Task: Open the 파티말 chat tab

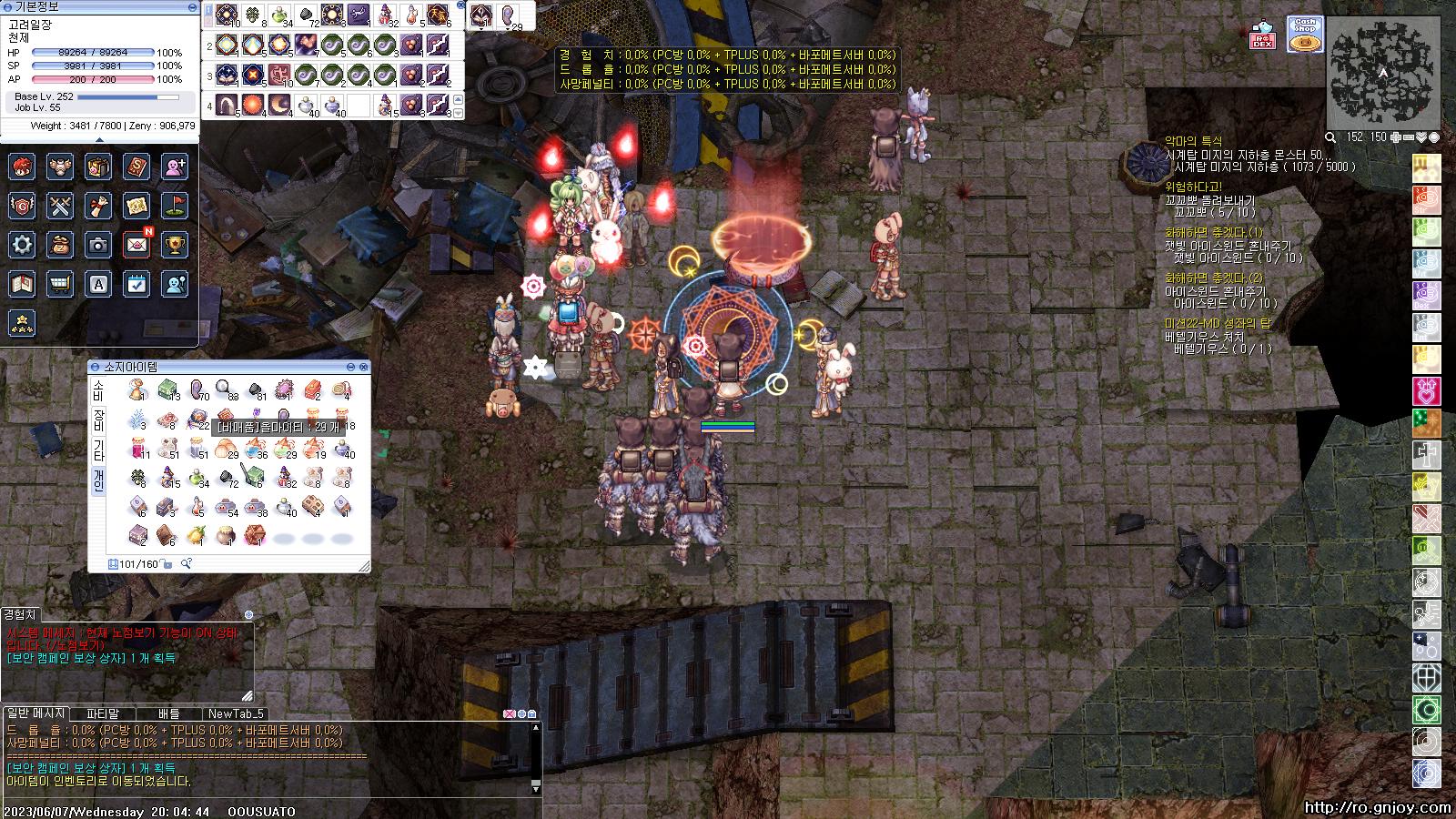Action: (x=103, y=713)
